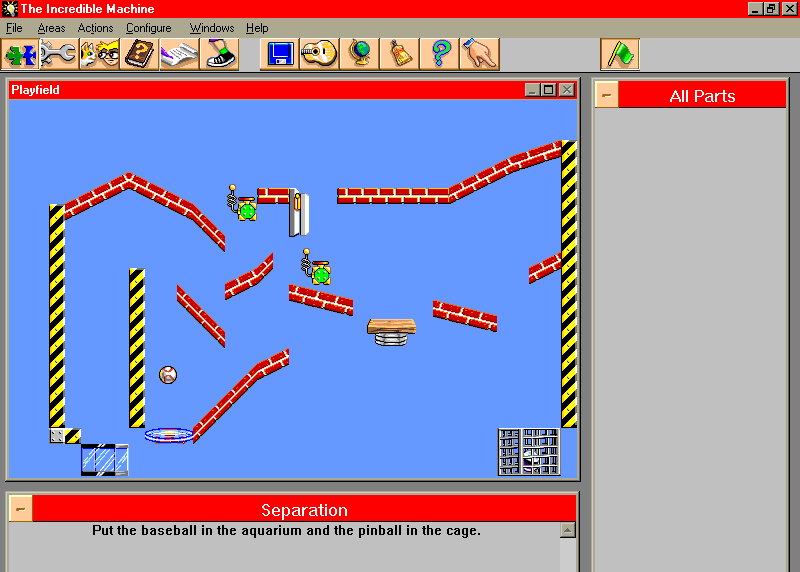Maximize the Playfield window
Image resolution: width=800 pixels, height=572 pixels.
[x=549, y=90]
